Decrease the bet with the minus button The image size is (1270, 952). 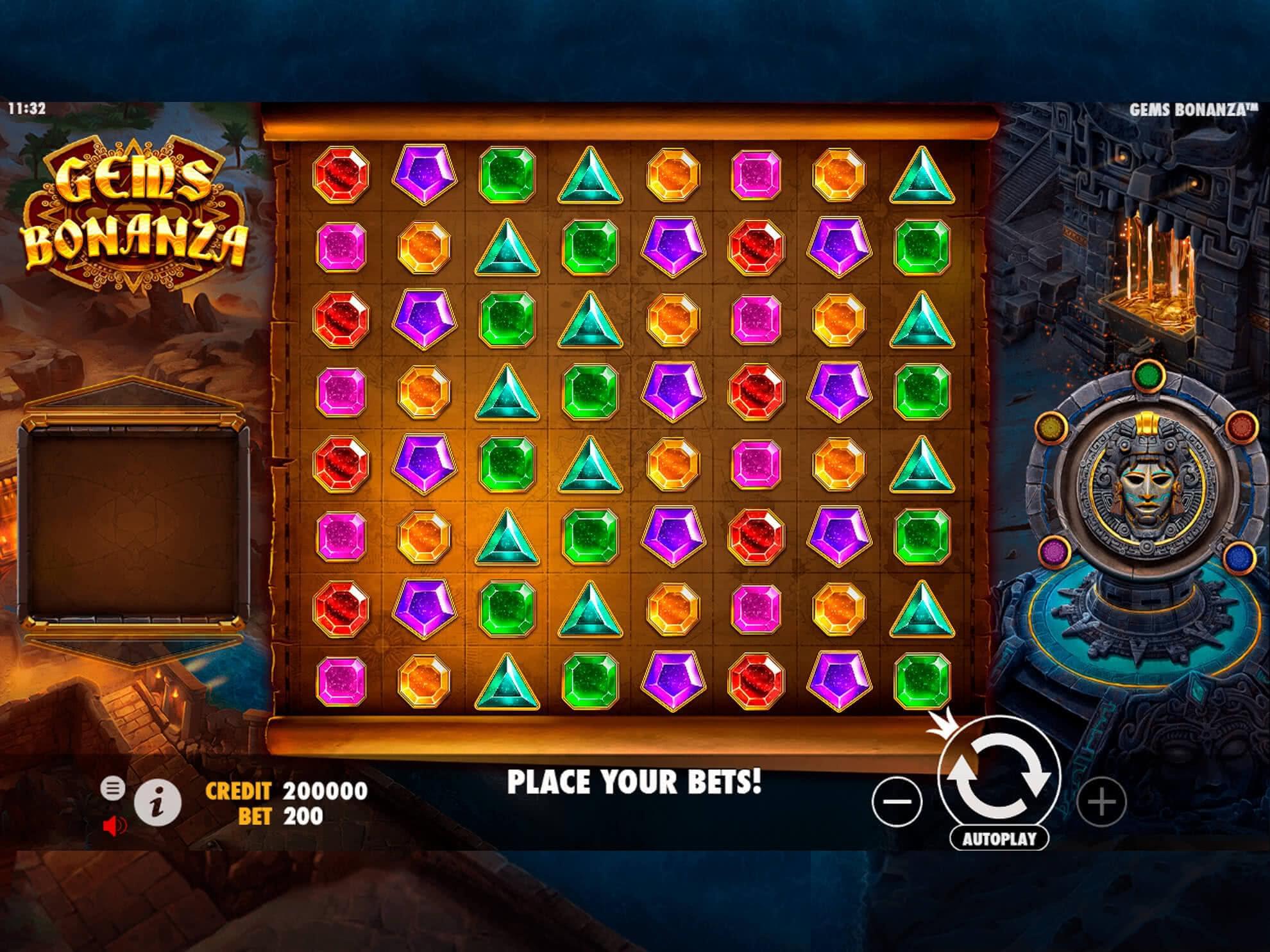[x=897, y=801]
